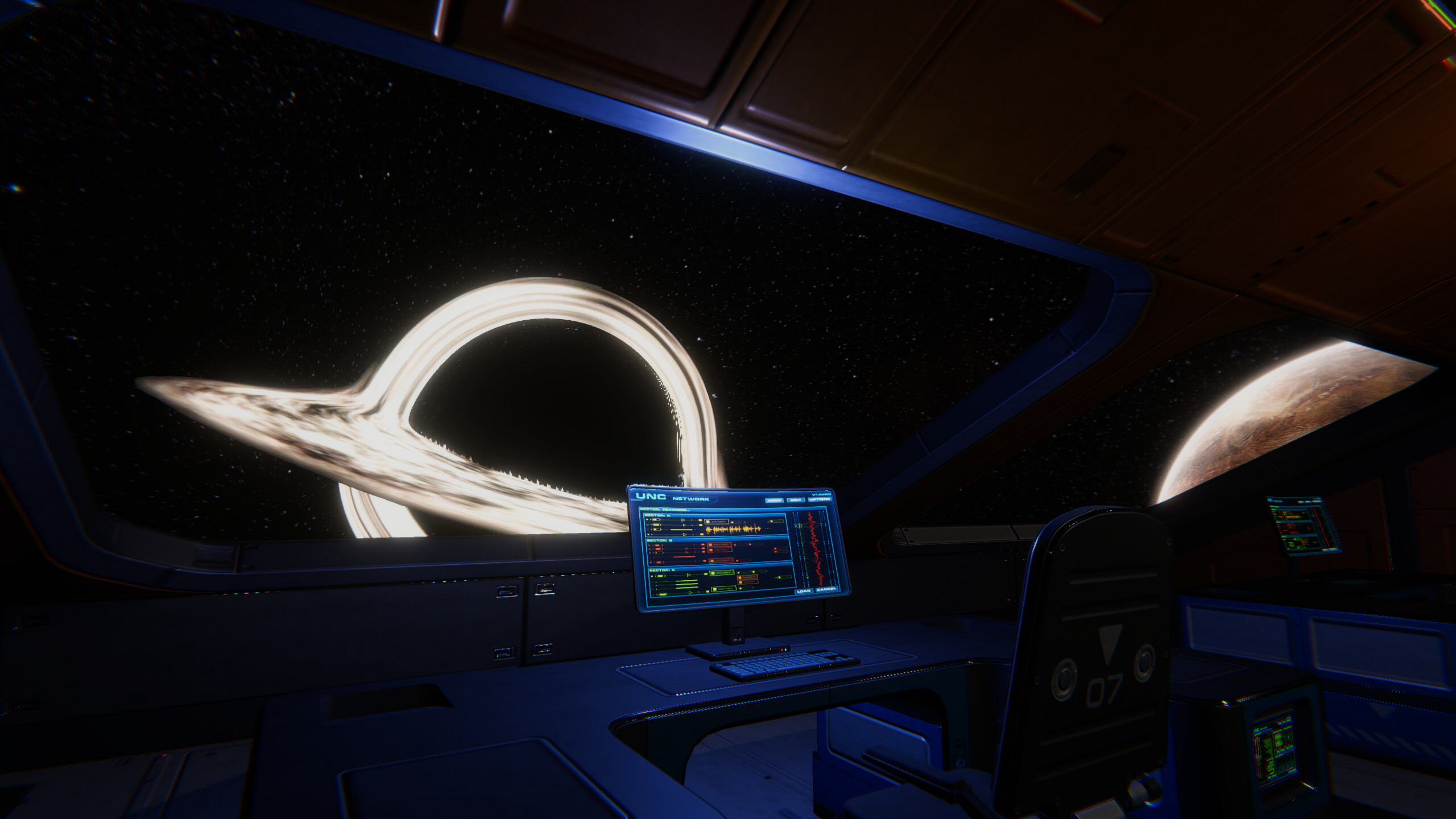Click the green circular target marker beside the seismograph
The height and width of the screenshot is (819, 1456).
point(800,526)
